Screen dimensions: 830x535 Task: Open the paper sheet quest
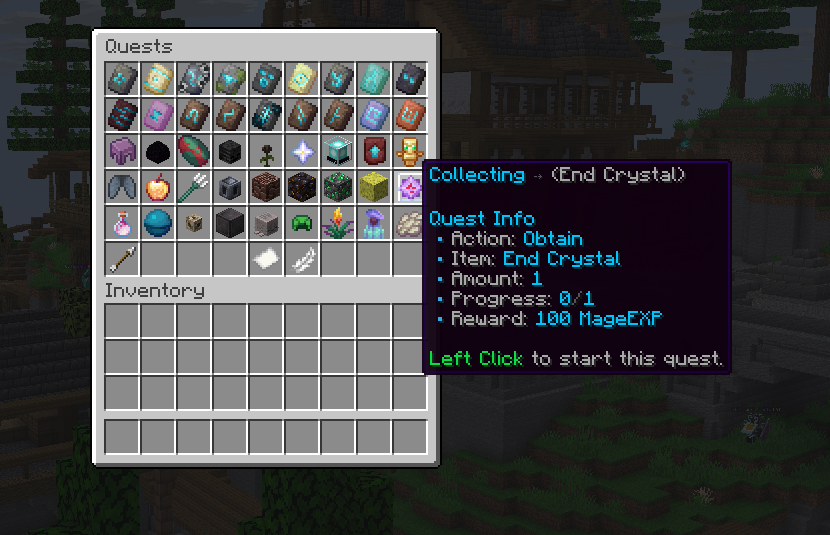pyautogui.click(x=266, y=258)
